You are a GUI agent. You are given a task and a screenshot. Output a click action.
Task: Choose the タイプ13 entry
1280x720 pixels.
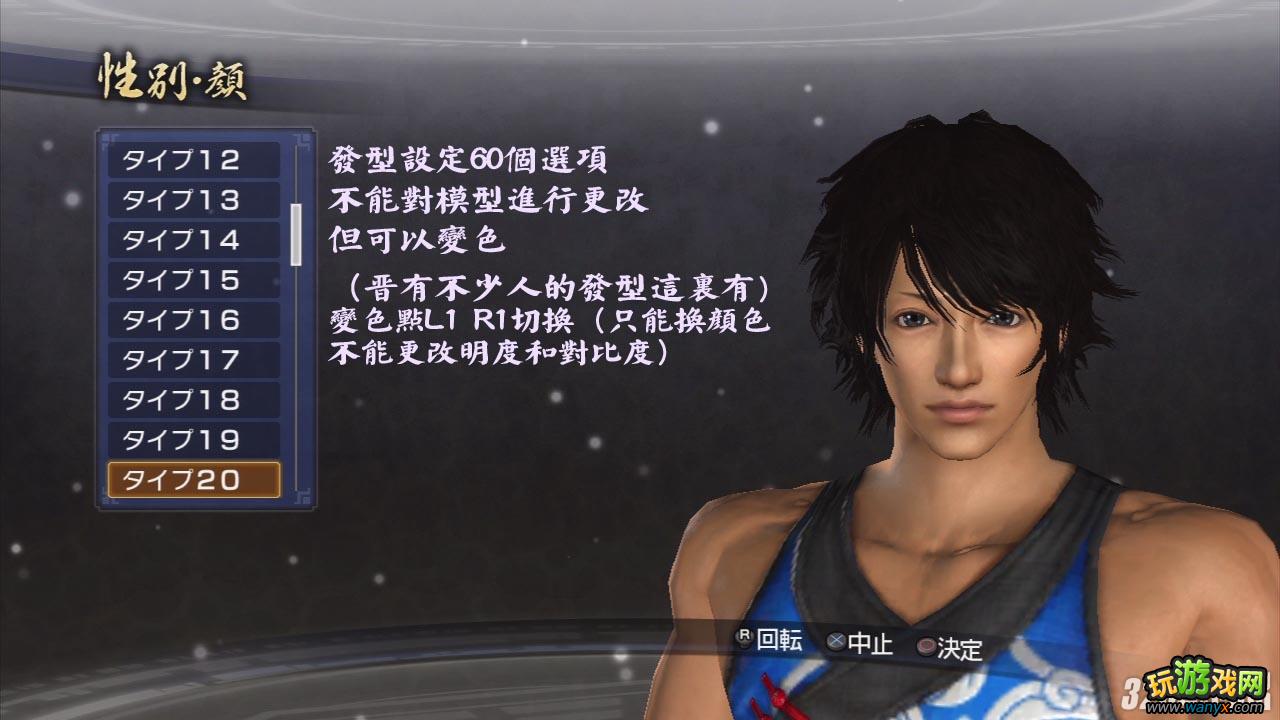(x=193, y=200)
